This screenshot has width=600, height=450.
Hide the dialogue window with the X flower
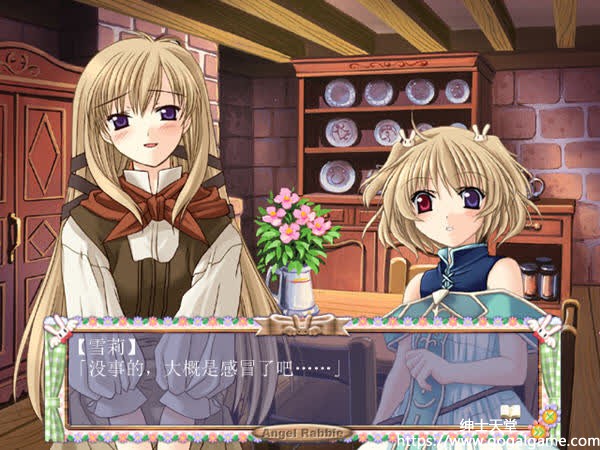pyautogui.click(x=549, y=416)
